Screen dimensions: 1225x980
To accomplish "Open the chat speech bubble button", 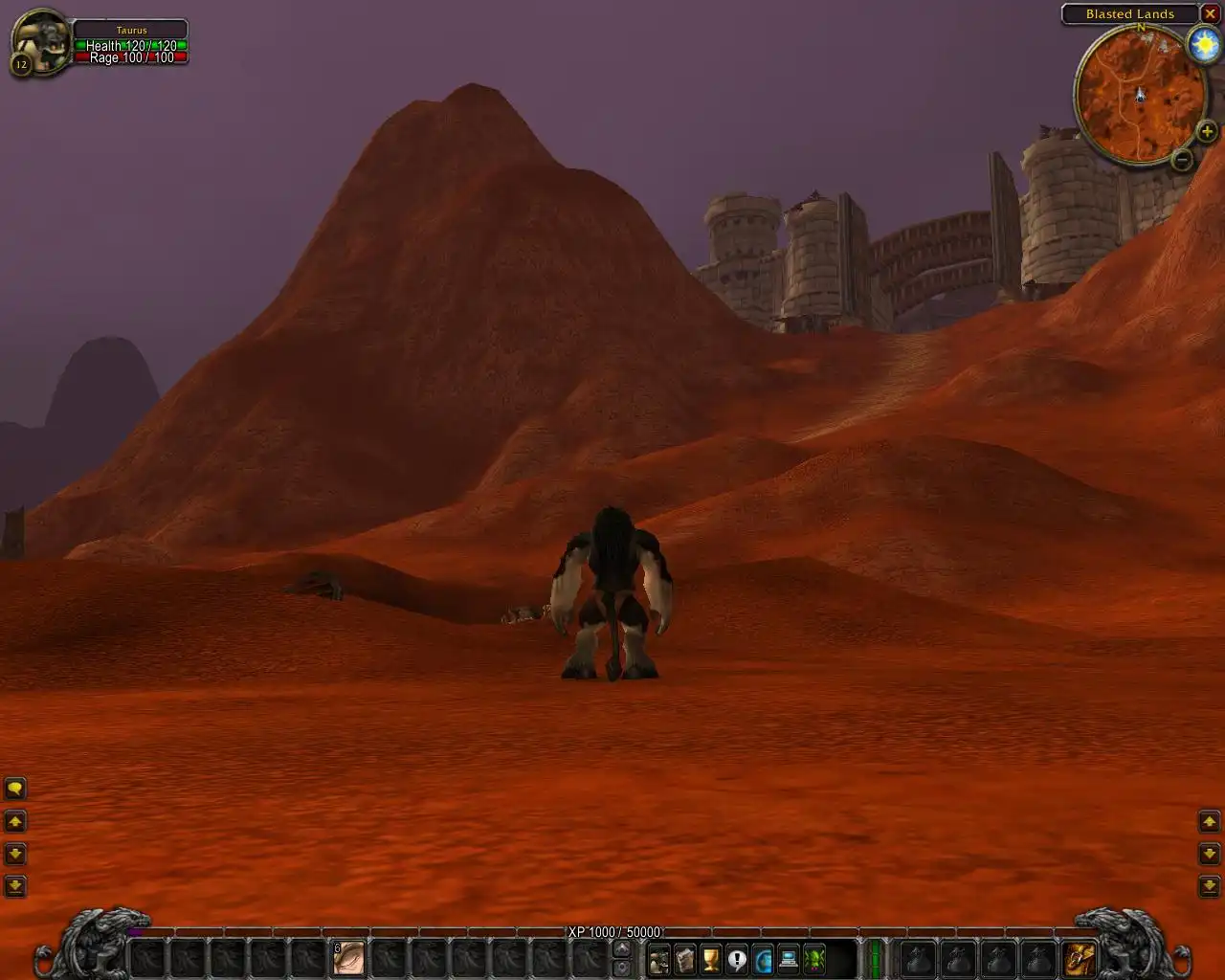I will (15, 789).
